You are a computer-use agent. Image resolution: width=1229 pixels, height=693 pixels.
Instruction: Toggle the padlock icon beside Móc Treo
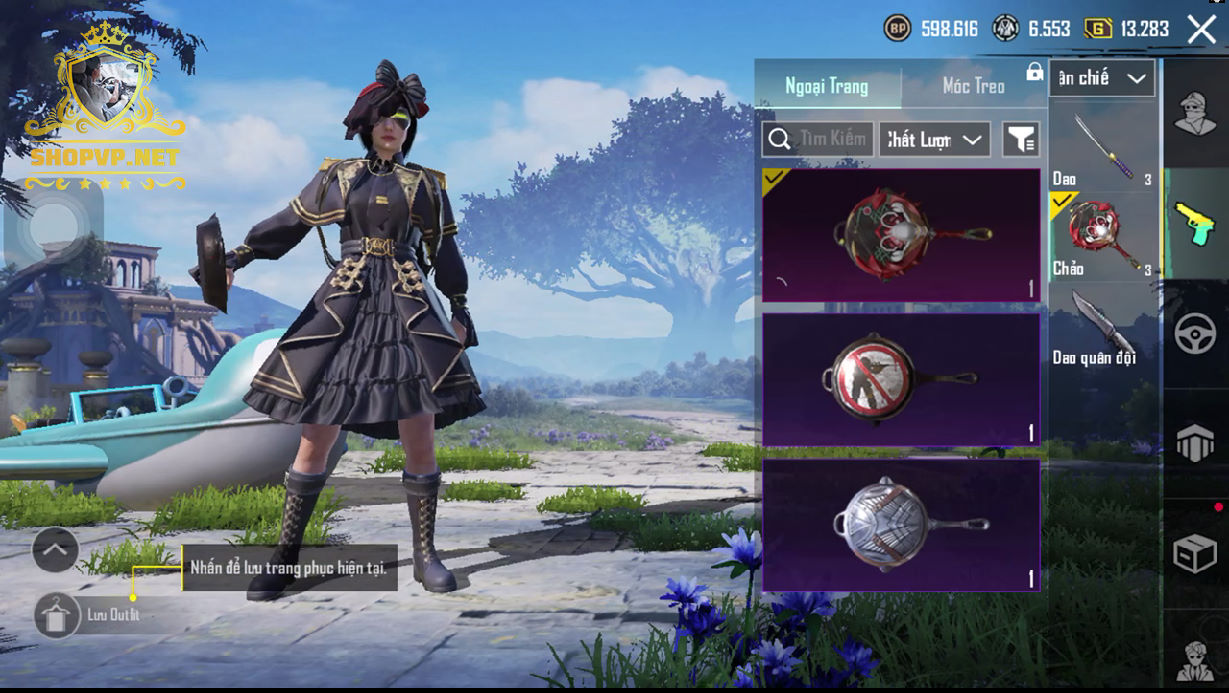1034,72
